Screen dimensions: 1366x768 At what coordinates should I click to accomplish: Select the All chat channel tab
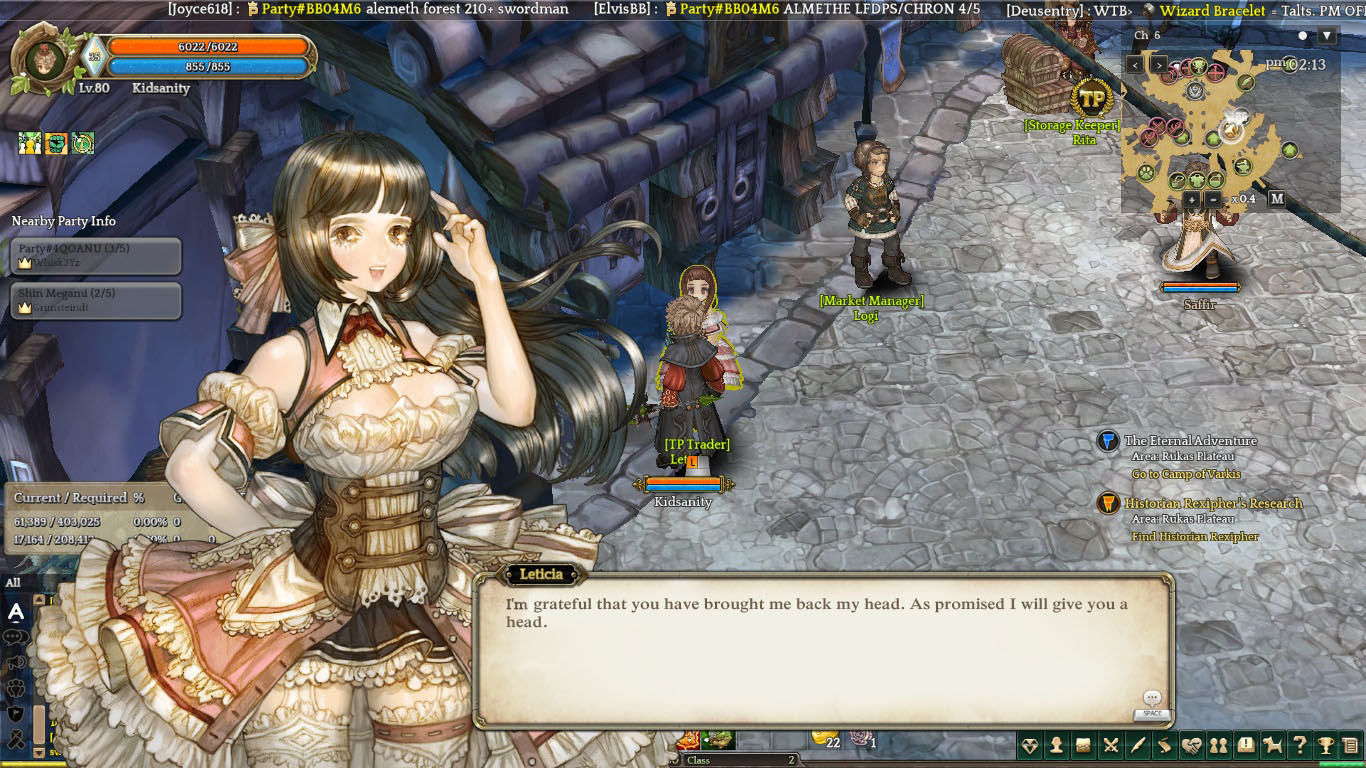13,583
